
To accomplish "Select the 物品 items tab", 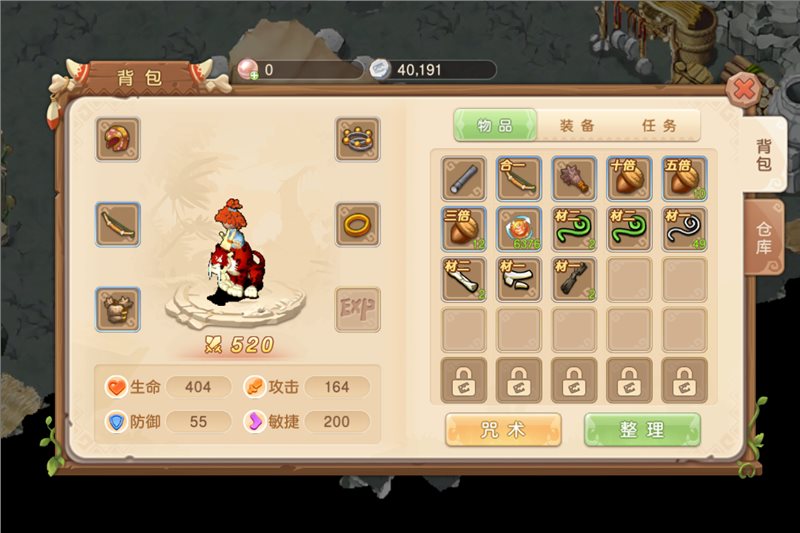I will coord(495,125).
